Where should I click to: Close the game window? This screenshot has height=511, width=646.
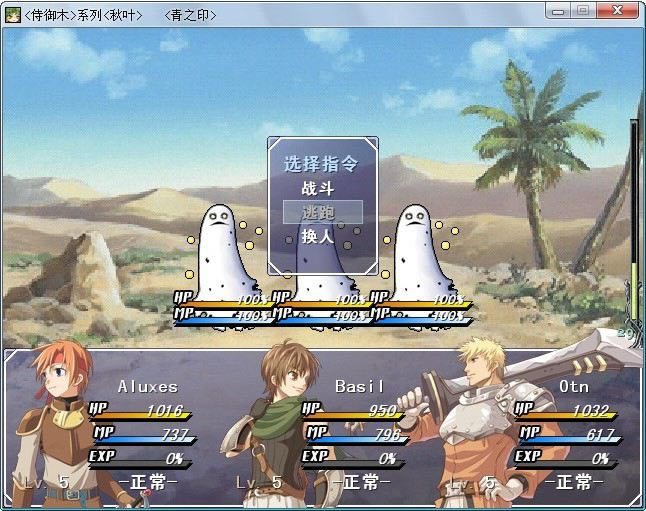[617, 10]
